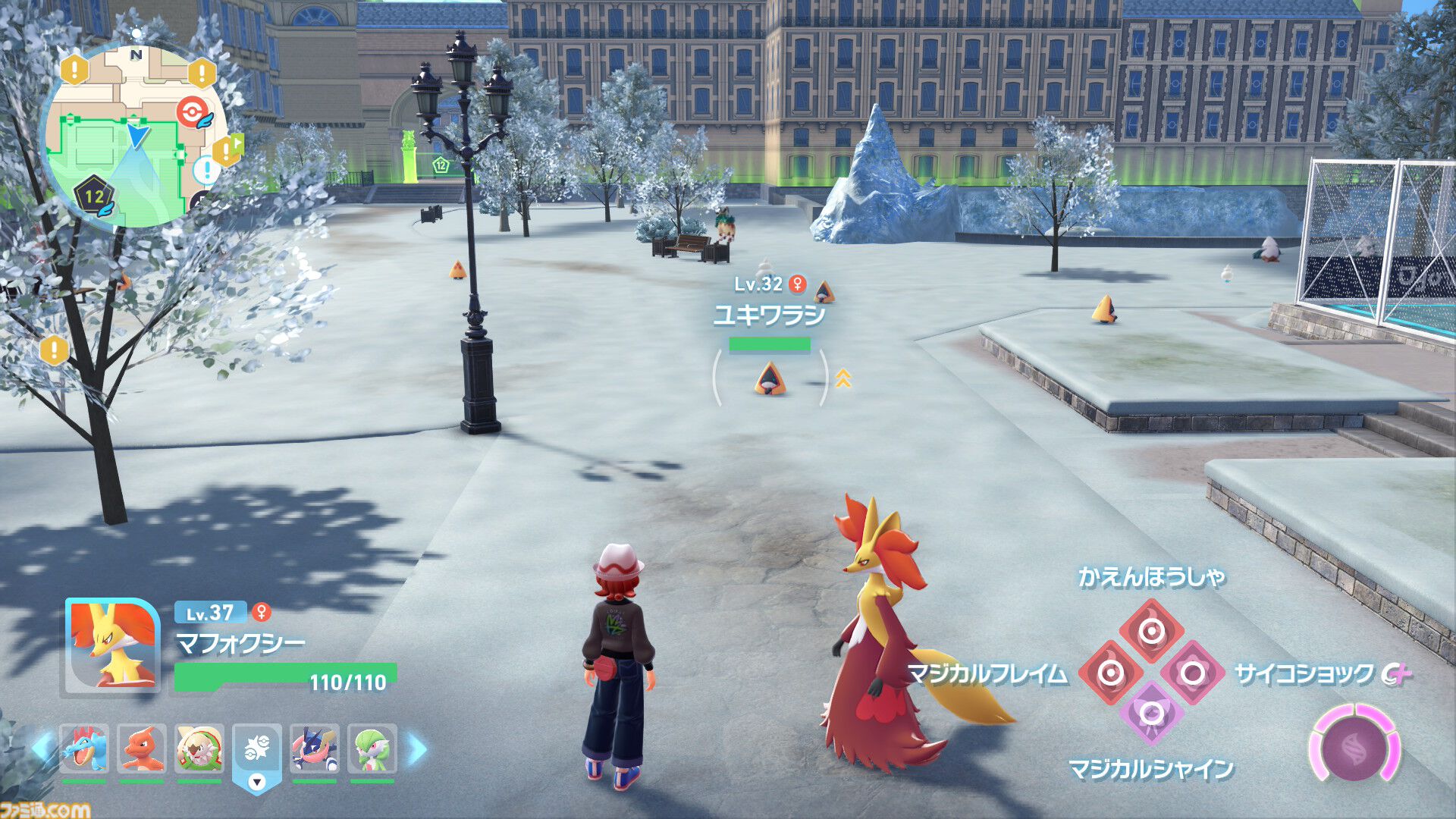Select the サイコショック move icon
The height and width of the screenshot is (819, 1456).
(x=1192, y=673)
